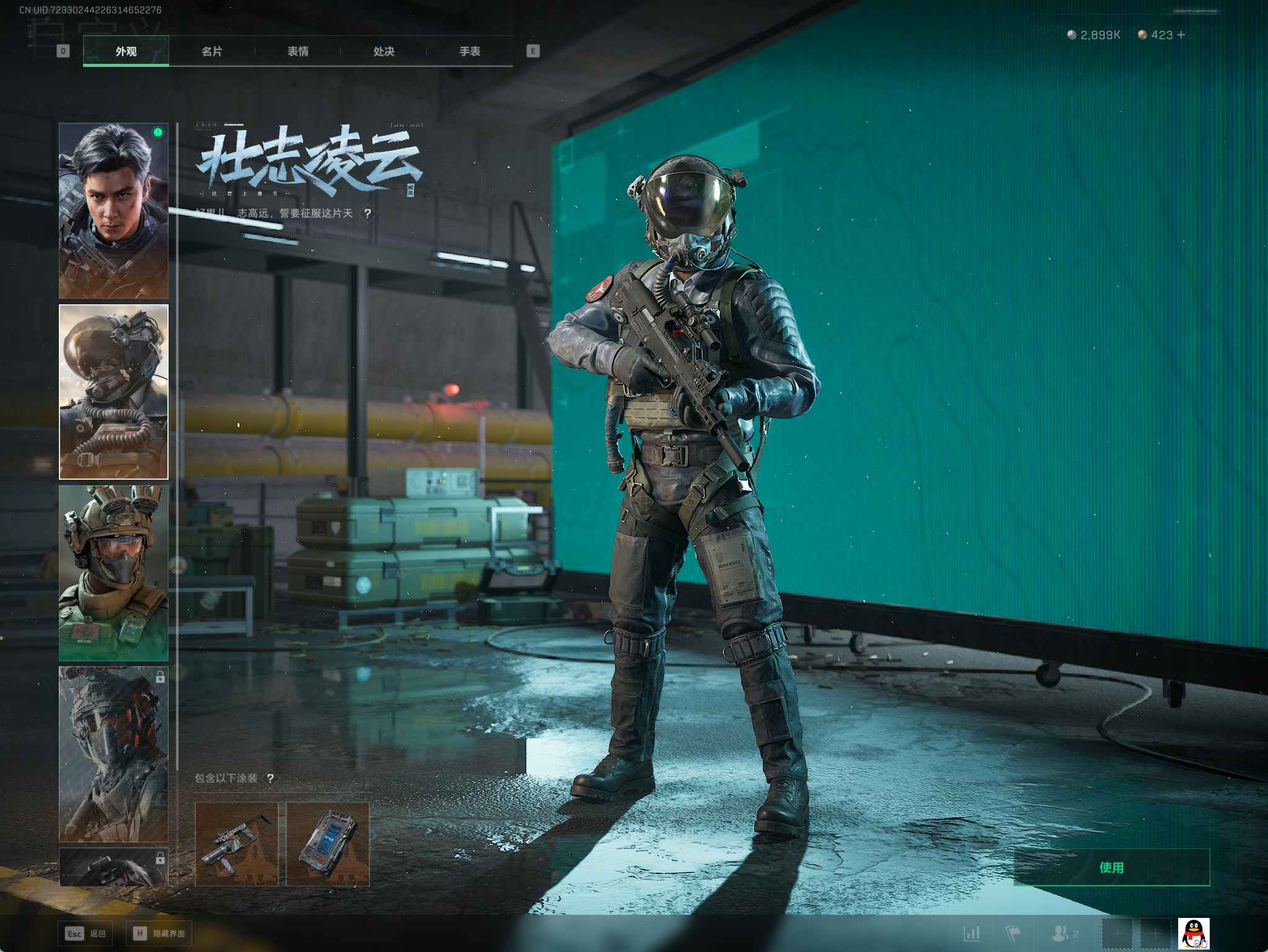Select the 外观 tab
Image resolution: width=1268 pixels, height=952 pixels.
126,51
